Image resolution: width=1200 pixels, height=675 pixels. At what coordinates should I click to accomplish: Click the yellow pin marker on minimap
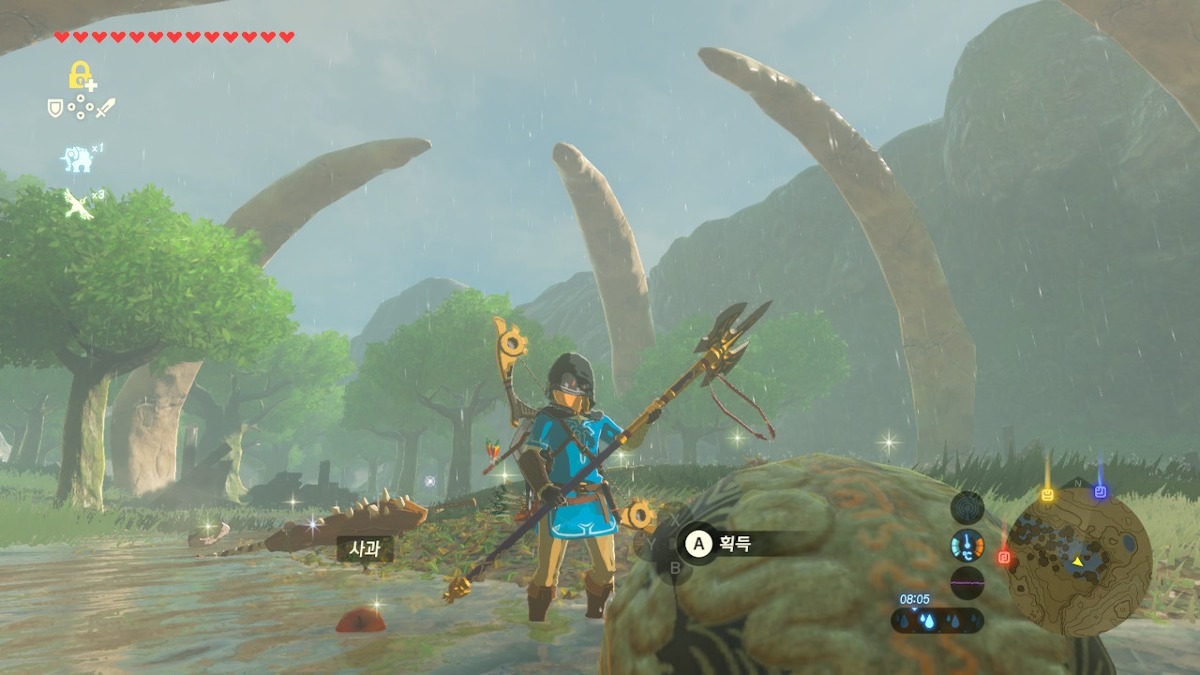(1047, 495)
